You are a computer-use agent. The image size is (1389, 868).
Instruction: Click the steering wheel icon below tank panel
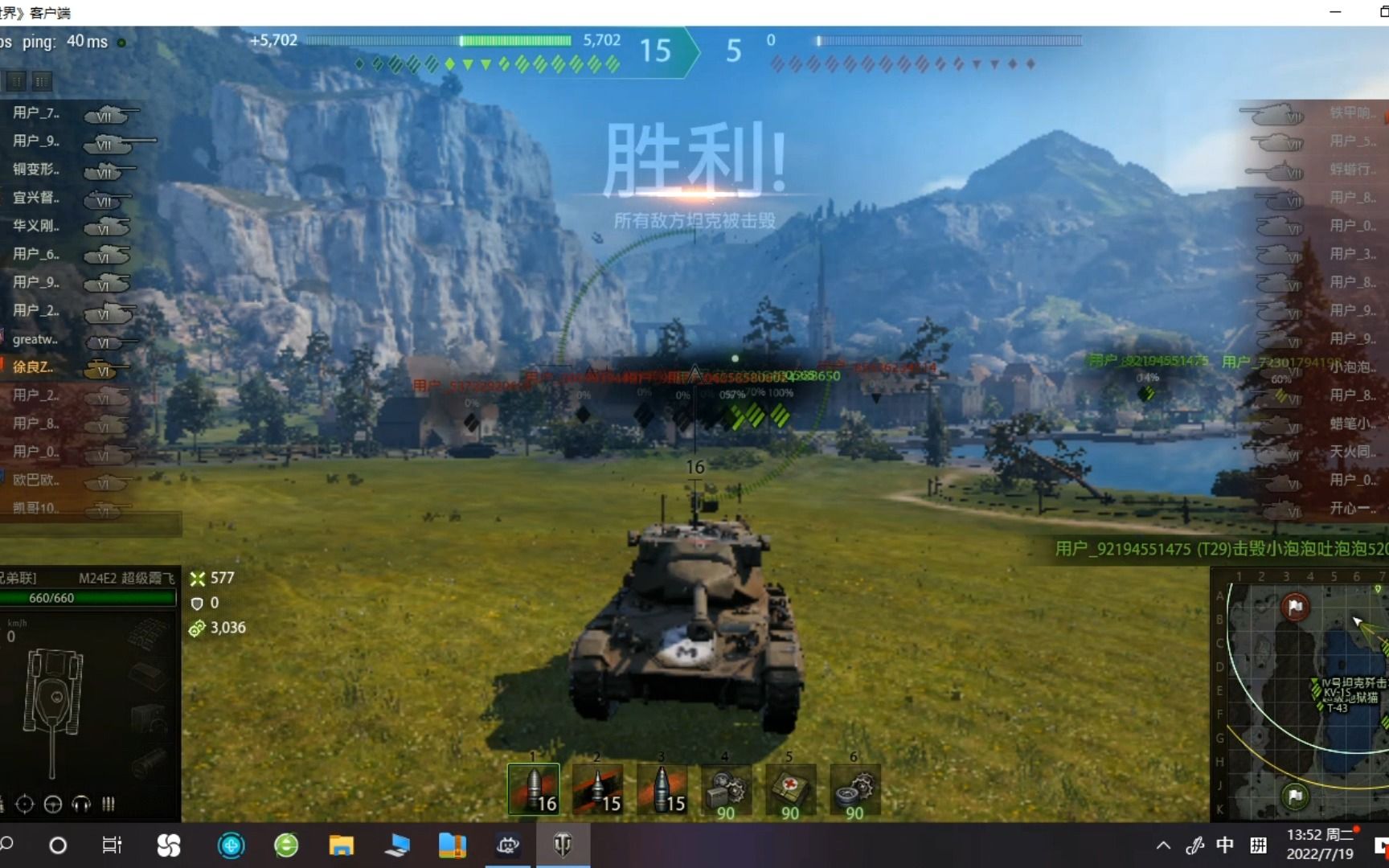(52, 804)
